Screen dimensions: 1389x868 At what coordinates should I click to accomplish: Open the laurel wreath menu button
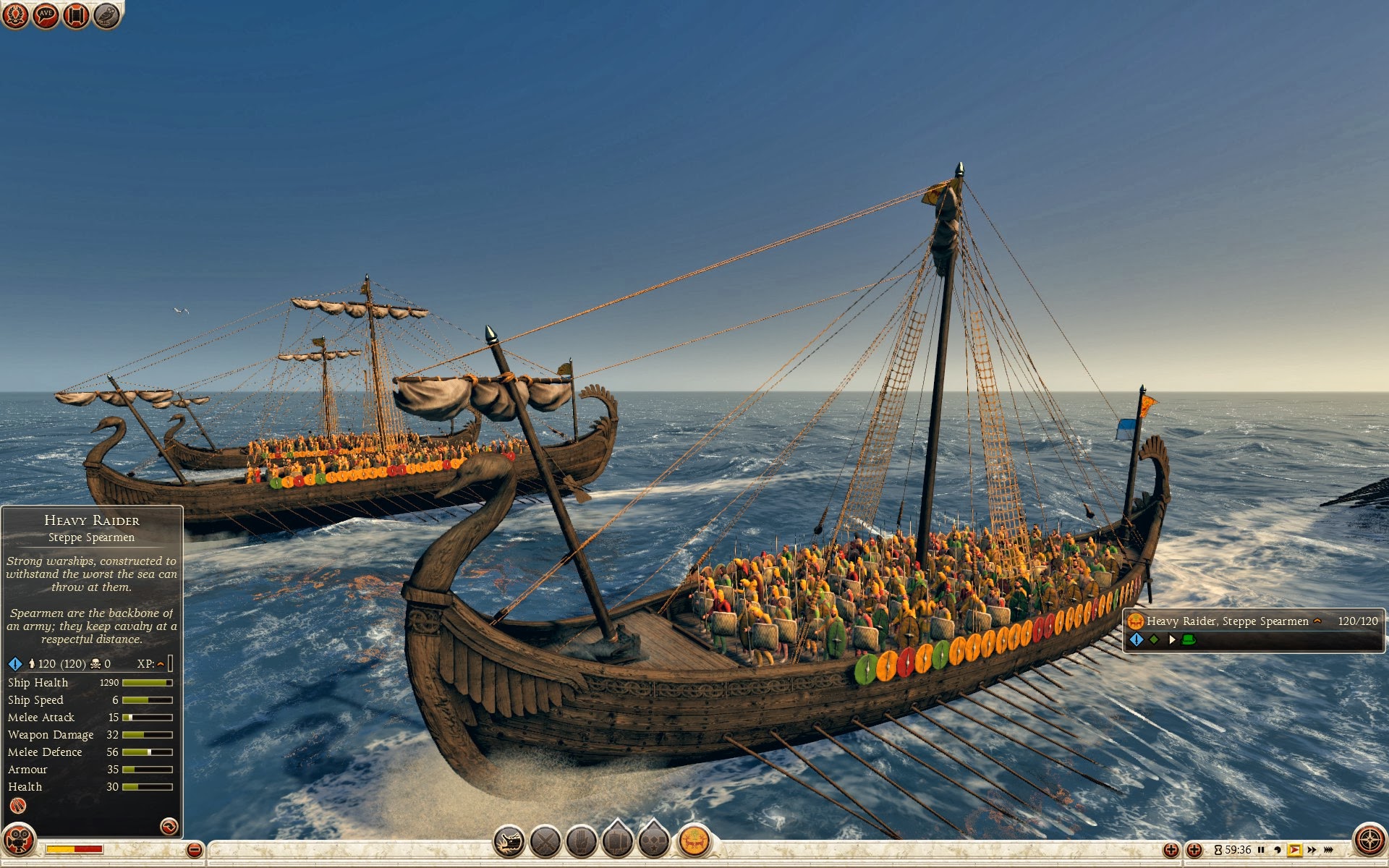coord(15,15)
